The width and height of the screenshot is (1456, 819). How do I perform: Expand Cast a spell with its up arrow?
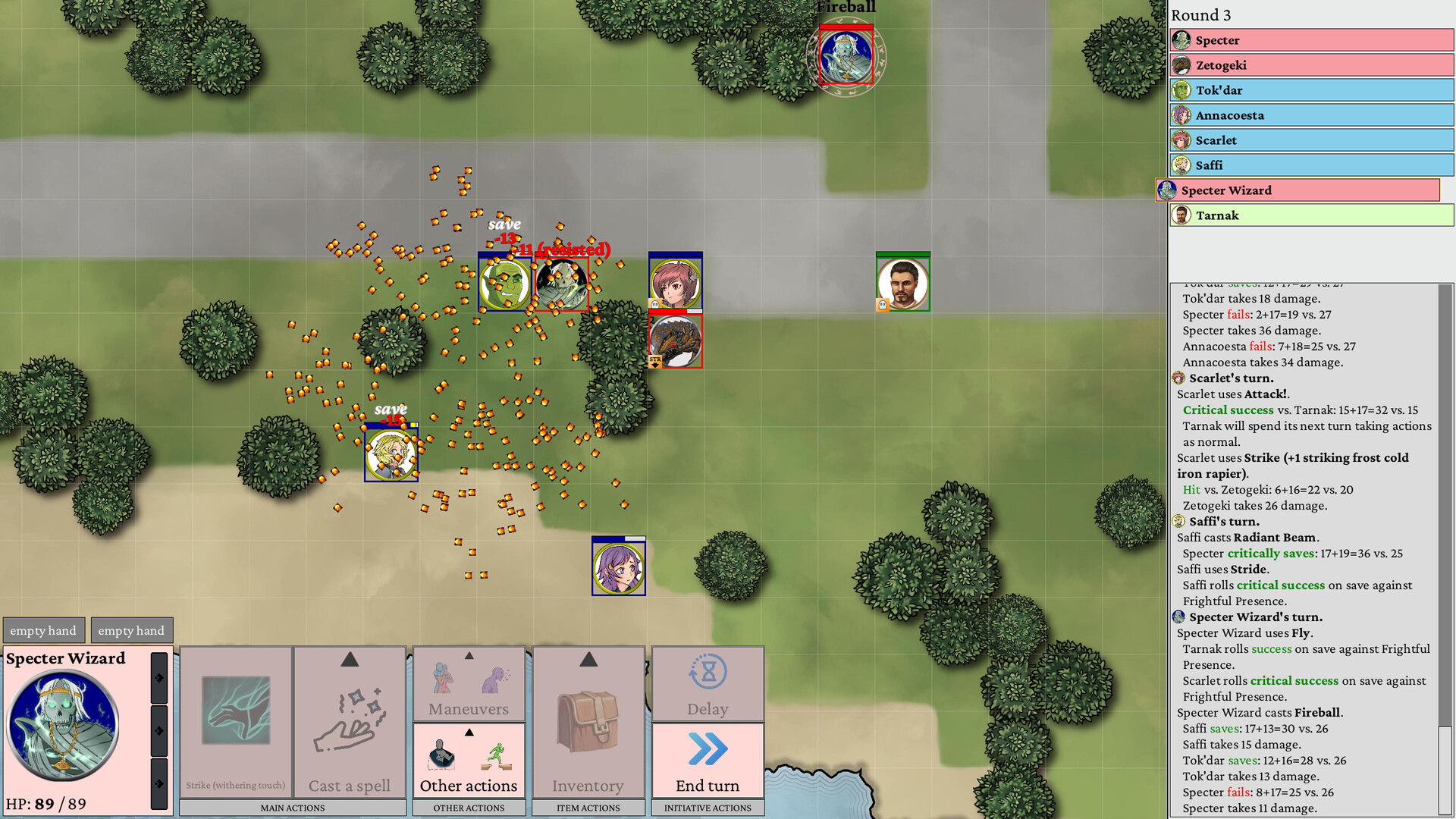click(350, 660)
